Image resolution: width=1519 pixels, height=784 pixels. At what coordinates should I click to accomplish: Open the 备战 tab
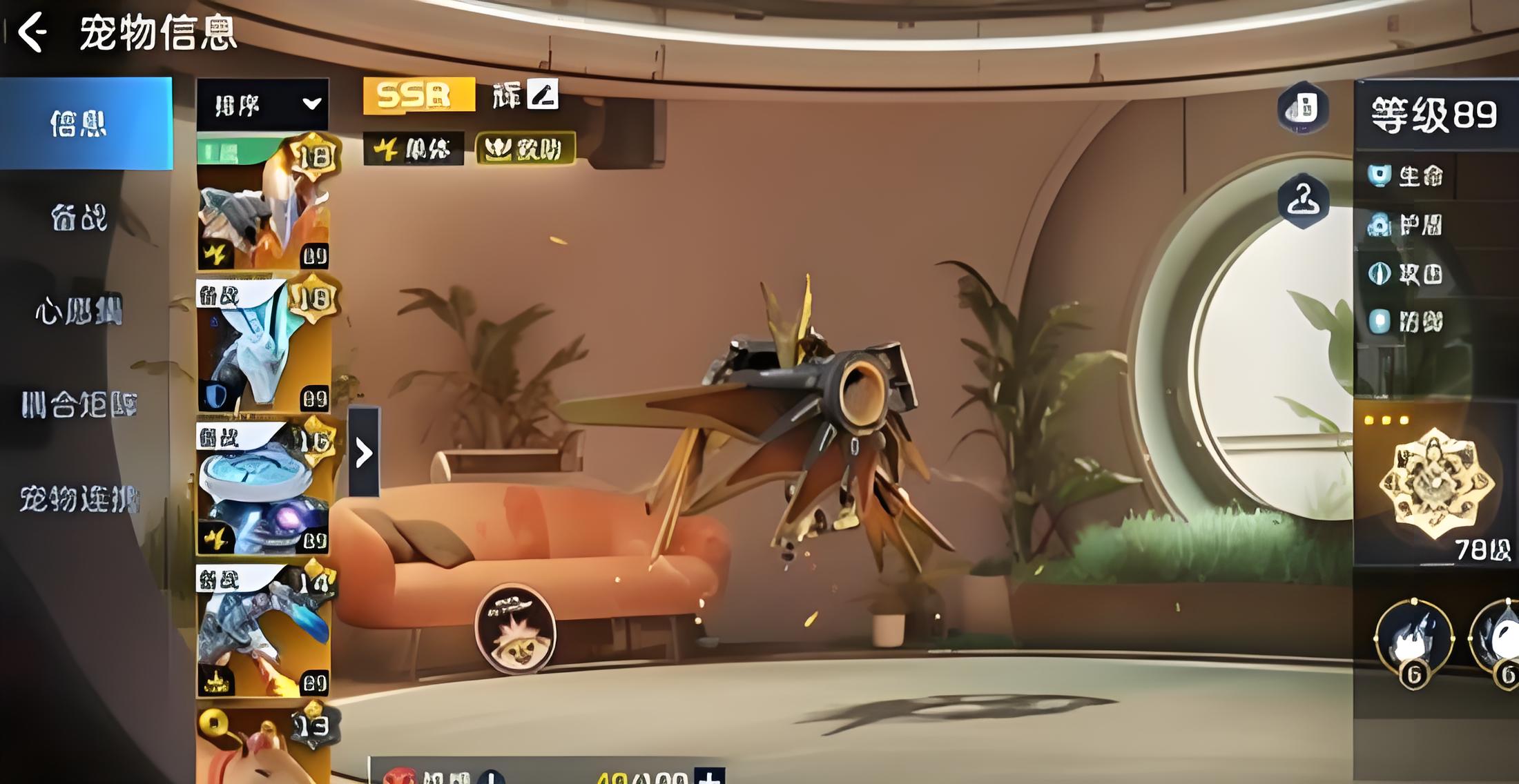79,218
